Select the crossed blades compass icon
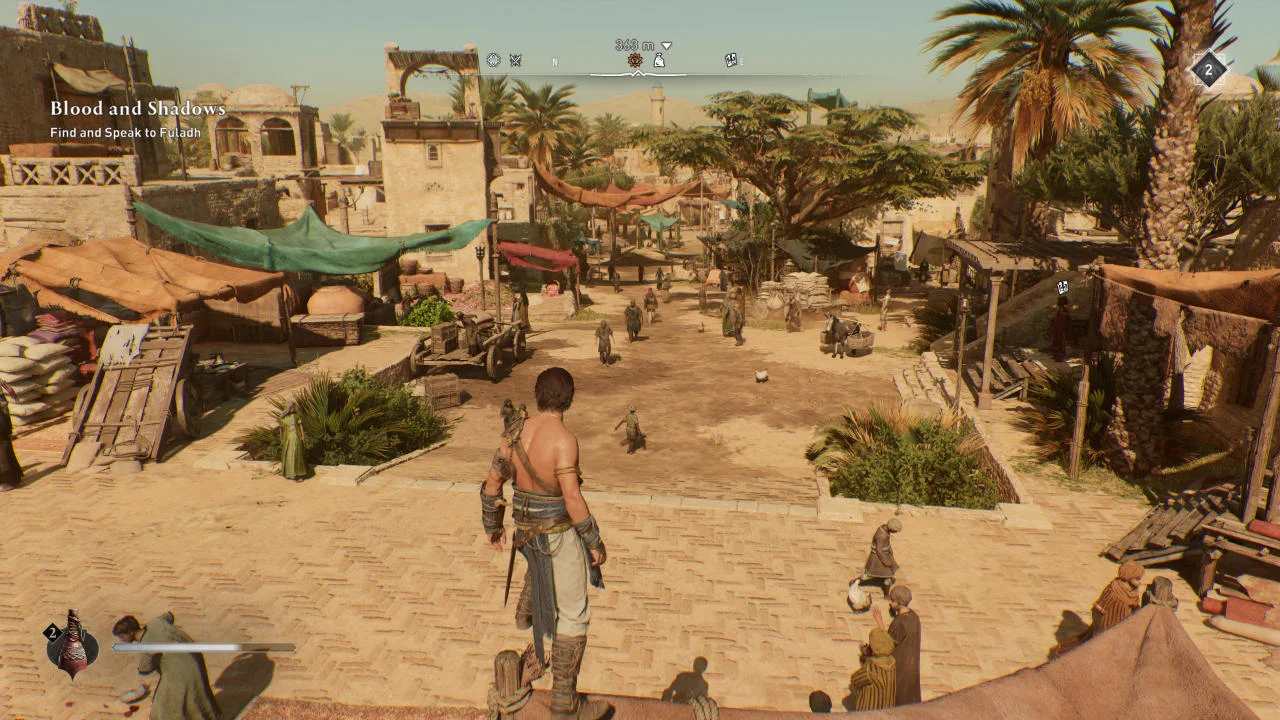Viewport: 1280px width, 720px height. (516, 60)
